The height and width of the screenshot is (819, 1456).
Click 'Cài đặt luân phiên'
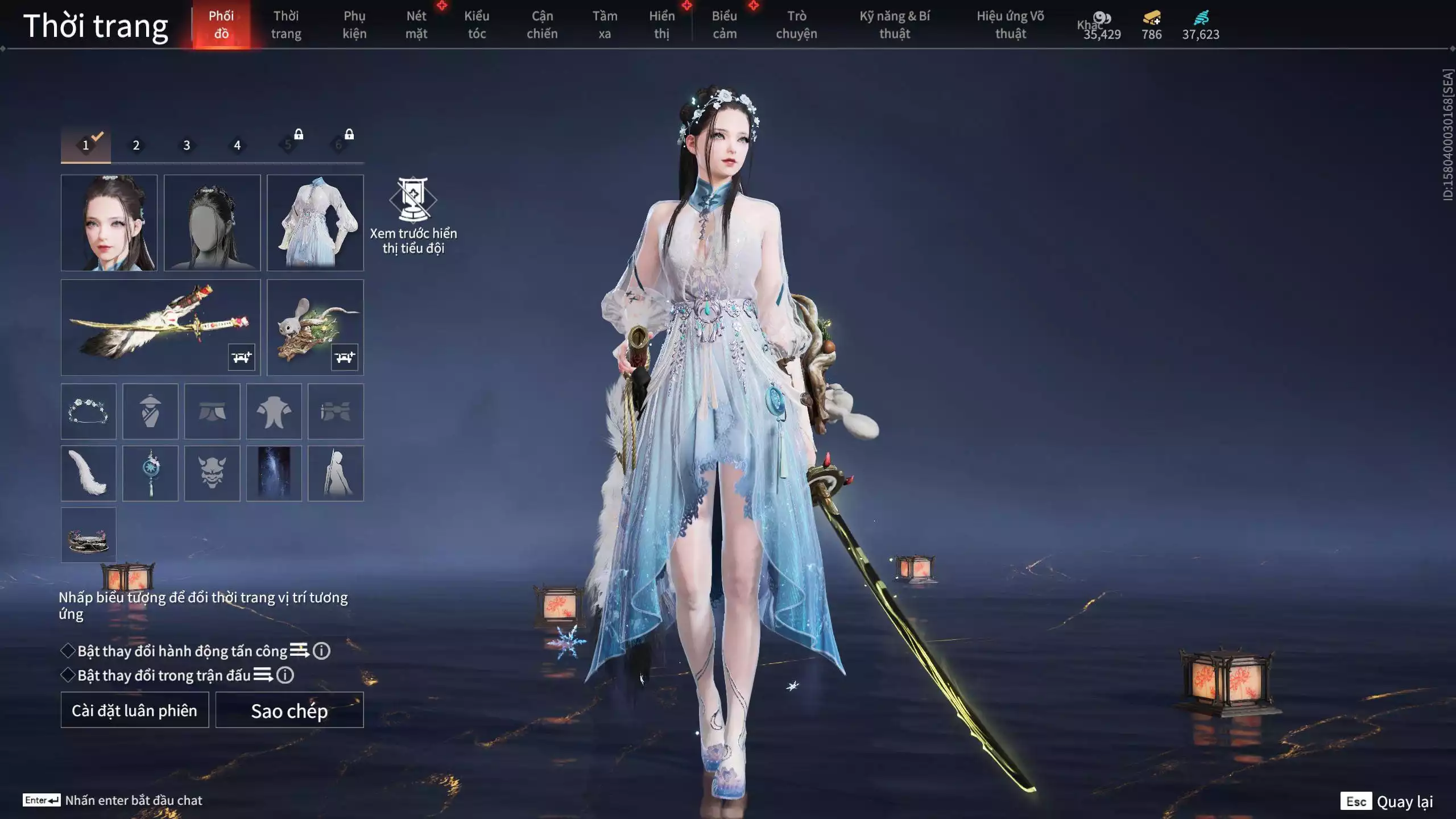coord(135,710)
